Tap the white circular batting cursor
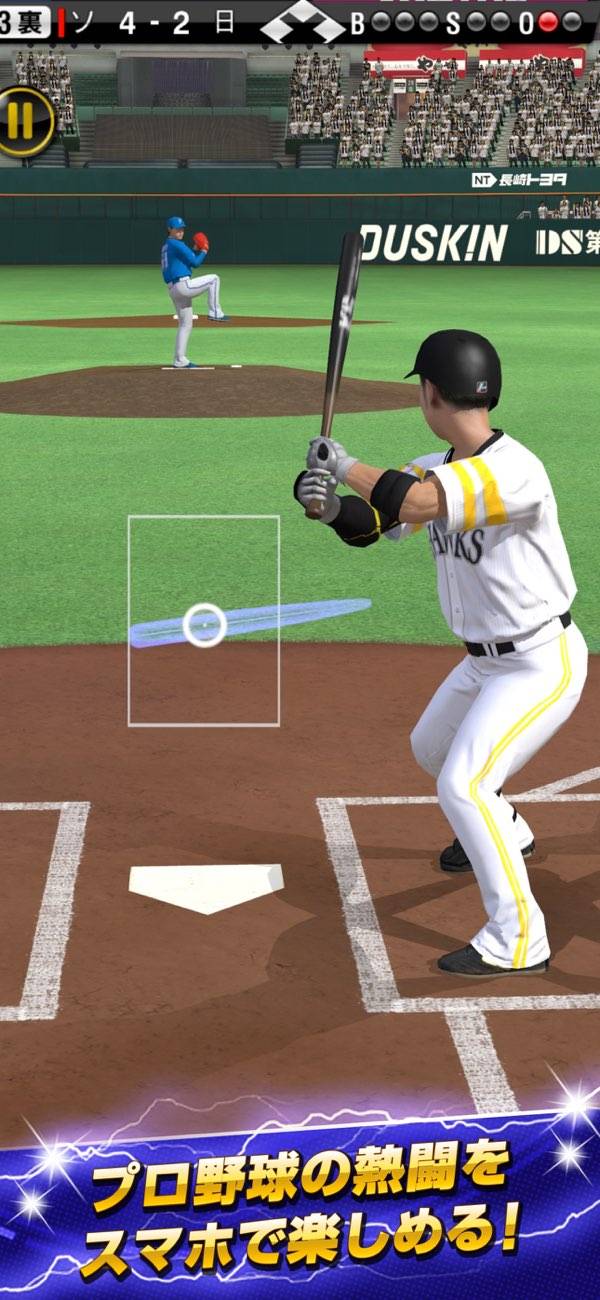Screen dimensions: 600x1300 (x=204, y=625)
